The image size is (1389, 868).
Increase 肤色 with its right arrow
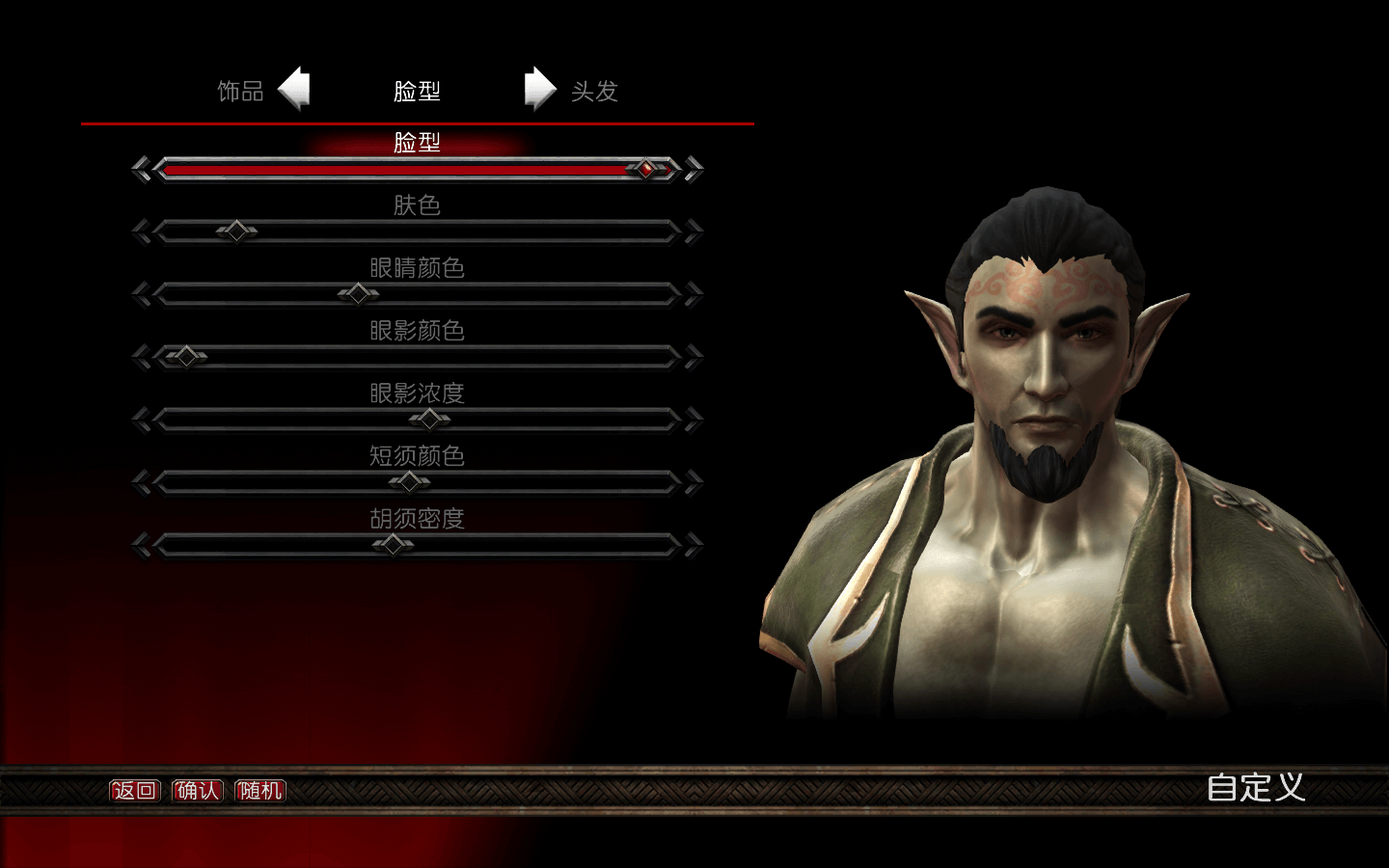(x=694, y=231)
